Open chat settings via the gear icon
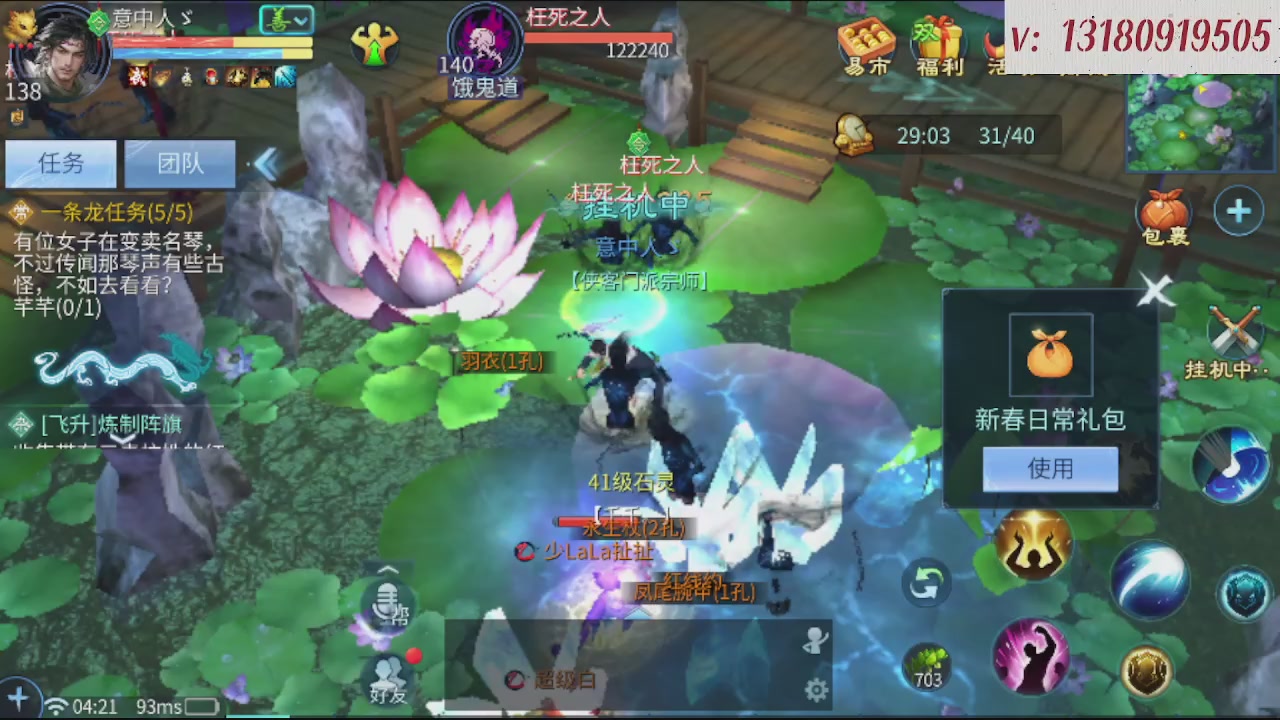1280x720 pixels. [815, 690]
